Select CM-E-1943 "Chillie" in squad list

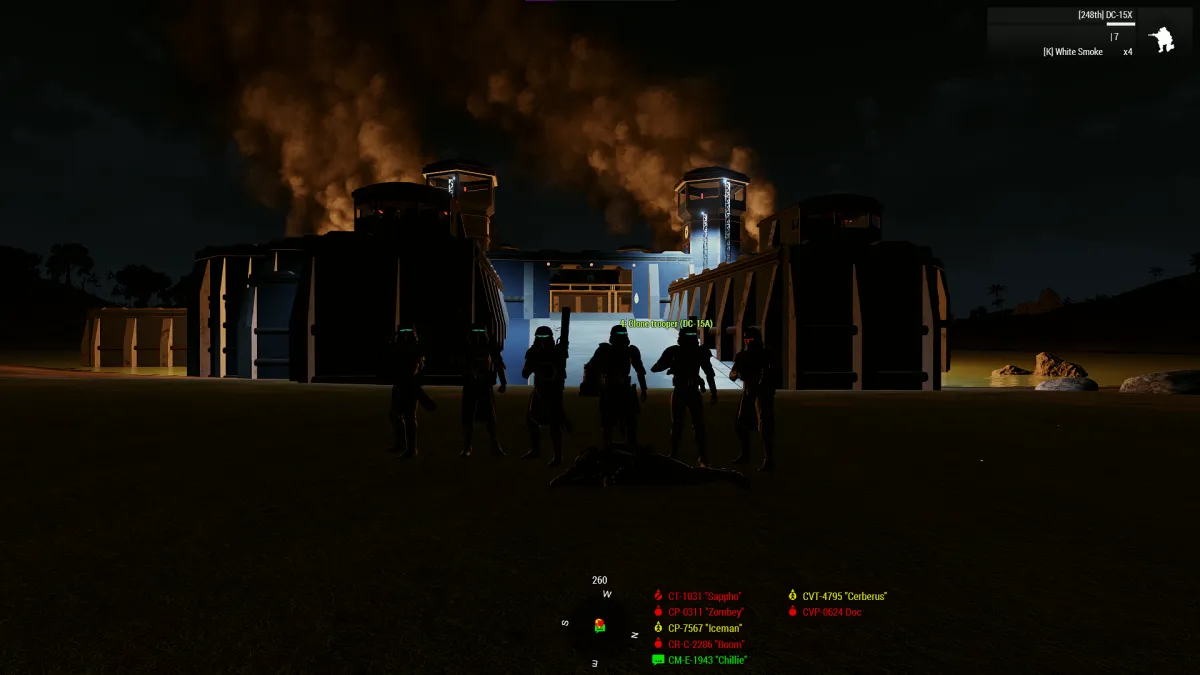[706, 660]
